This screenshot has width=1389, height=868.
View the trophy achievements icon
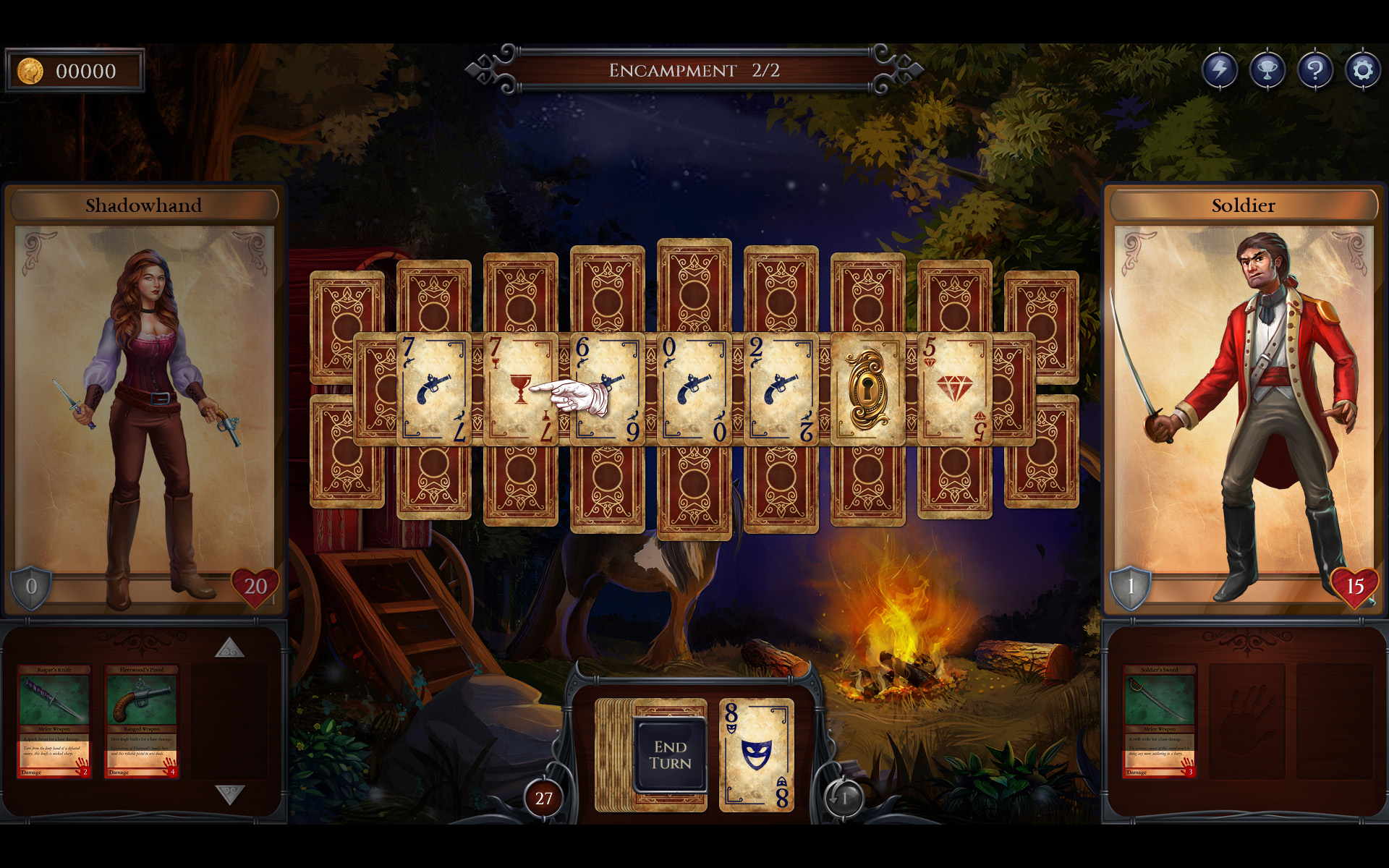pyautogui.click(x=1268, y=70)
